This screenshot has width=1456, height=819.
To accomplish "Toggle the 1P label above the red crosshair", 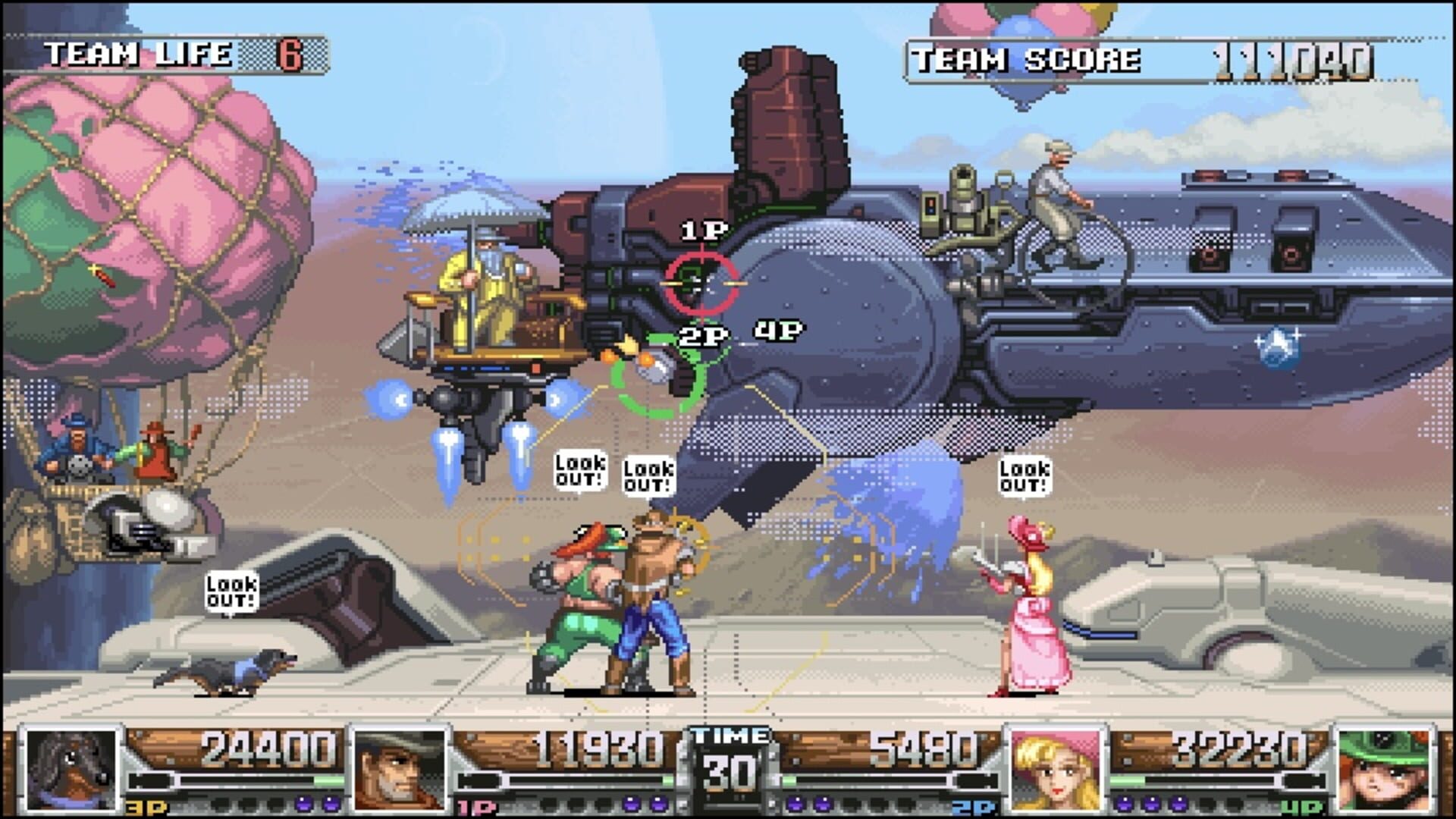I will (x=702, y=229).
